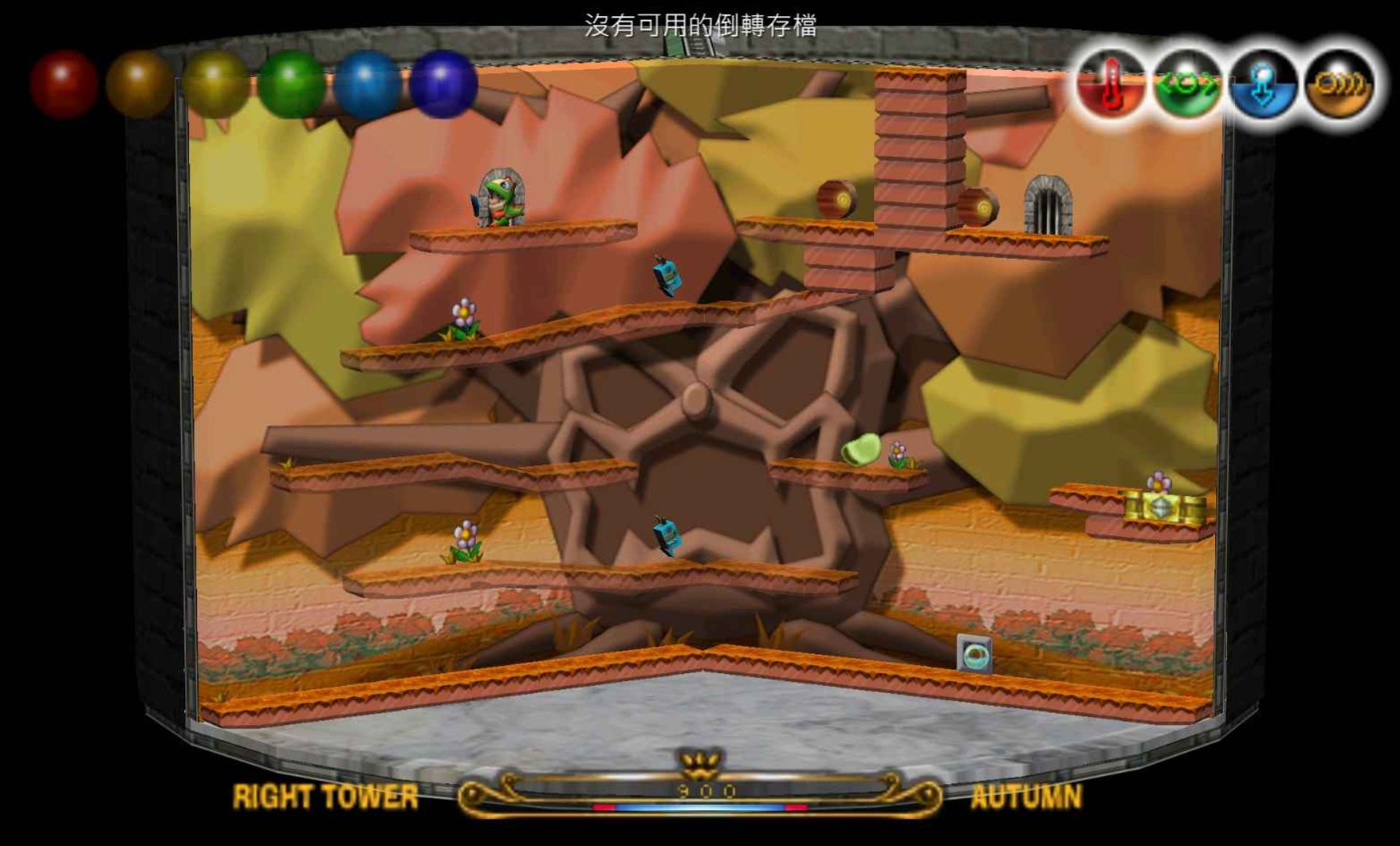Screen dimensions: 1400x846
Task: Activate the blue down-arrow power-up icon
Action: [x=1263, y=85]
